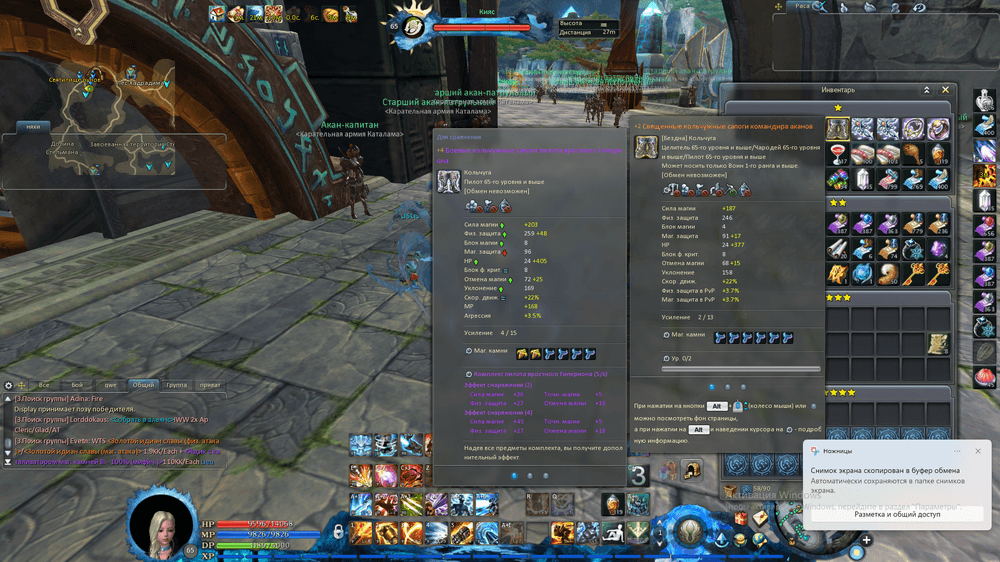This screenshot has width=1000, height=562.
Task: Open chat settings via the gear icon
Action: pyautogui.click(x=8, y=385)
